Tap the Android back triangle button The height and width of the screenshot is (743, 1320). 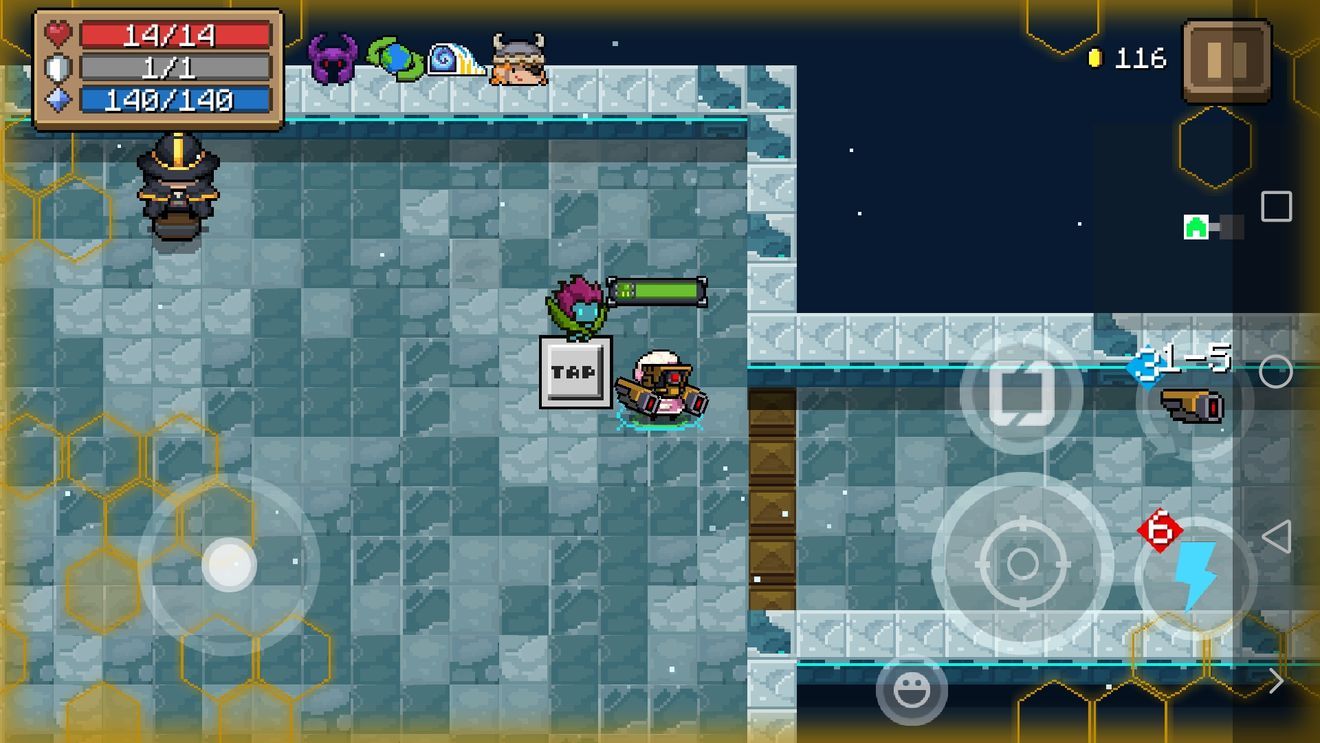[1276, 537]
